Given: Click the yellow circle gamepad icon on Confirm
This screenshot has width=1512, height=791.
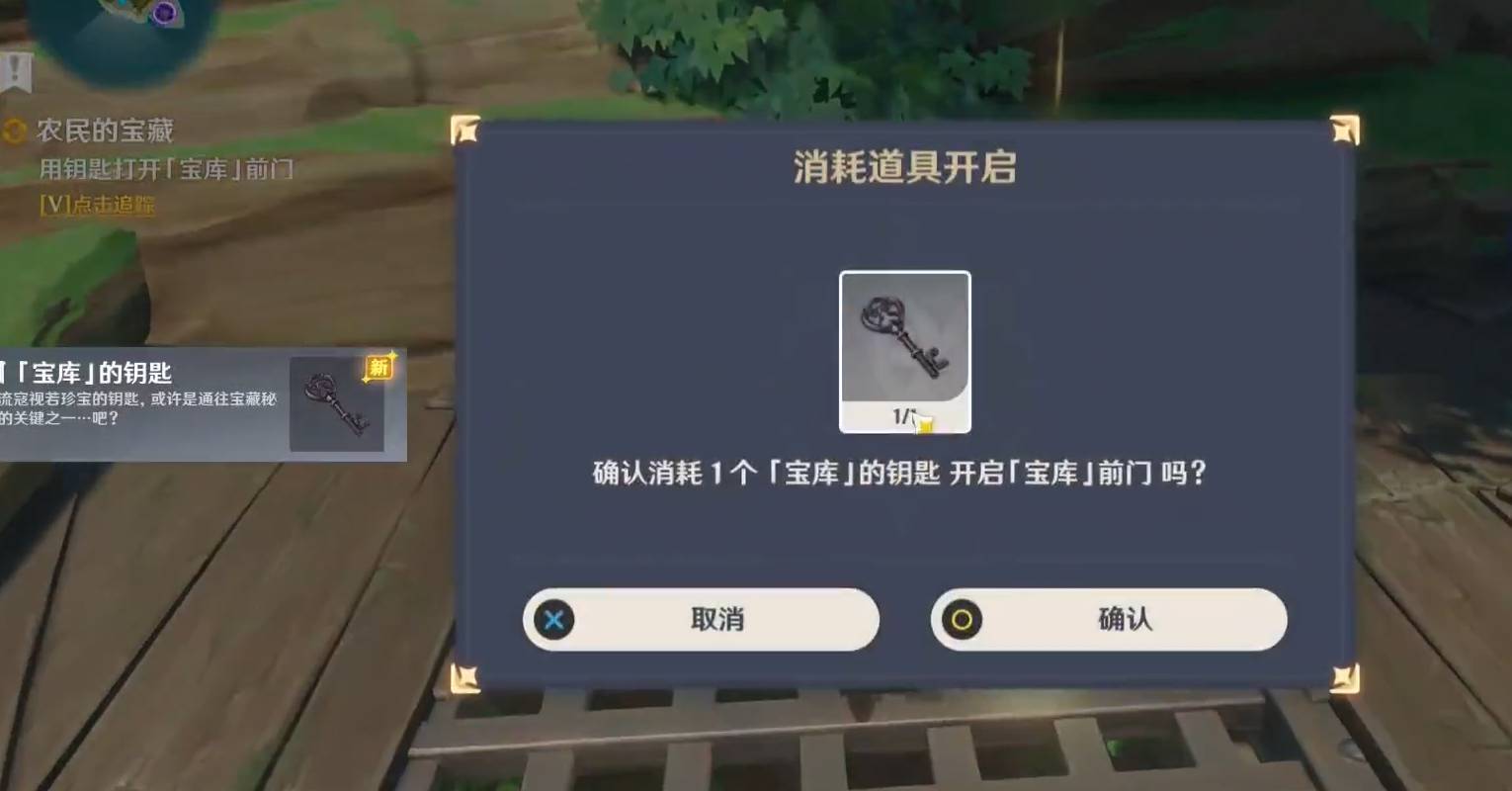Looking at the screenshot, I should click(x=963, y=620).
